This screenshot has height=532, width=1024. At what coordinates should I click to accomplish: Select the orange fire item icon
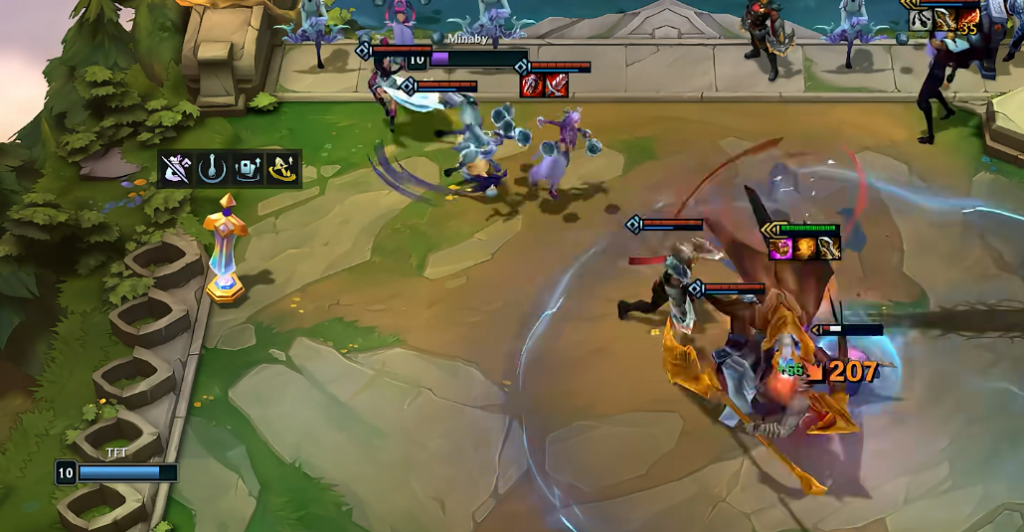[x=805, y=248]
